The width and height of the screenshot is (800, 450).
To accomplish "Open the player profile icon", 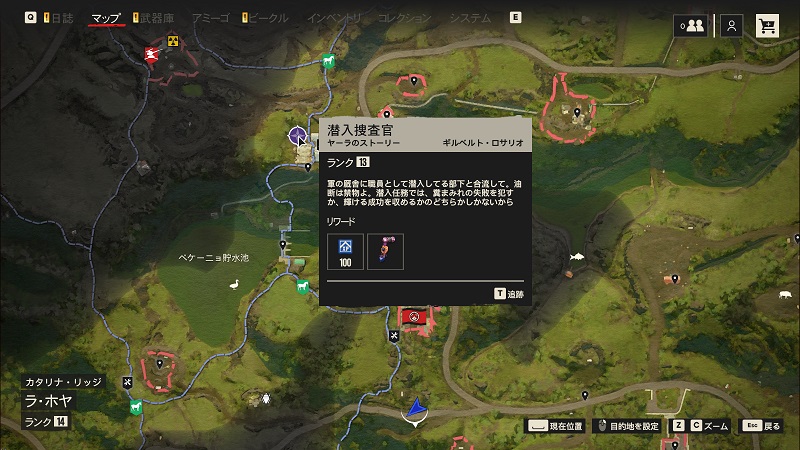I will coord(733,26).
